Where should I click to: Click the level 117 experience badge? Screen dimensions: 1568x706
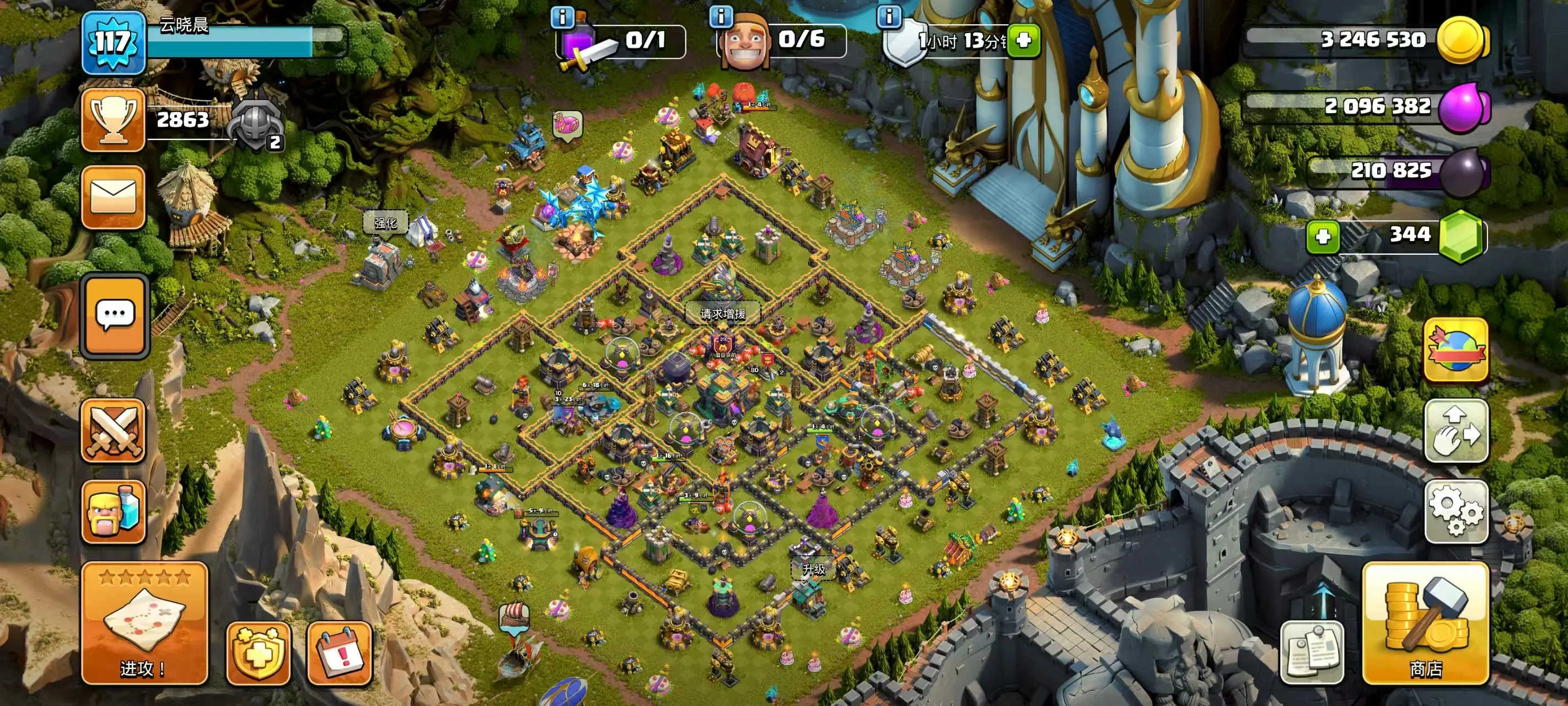pyautogui.click(x=113, y=42)
